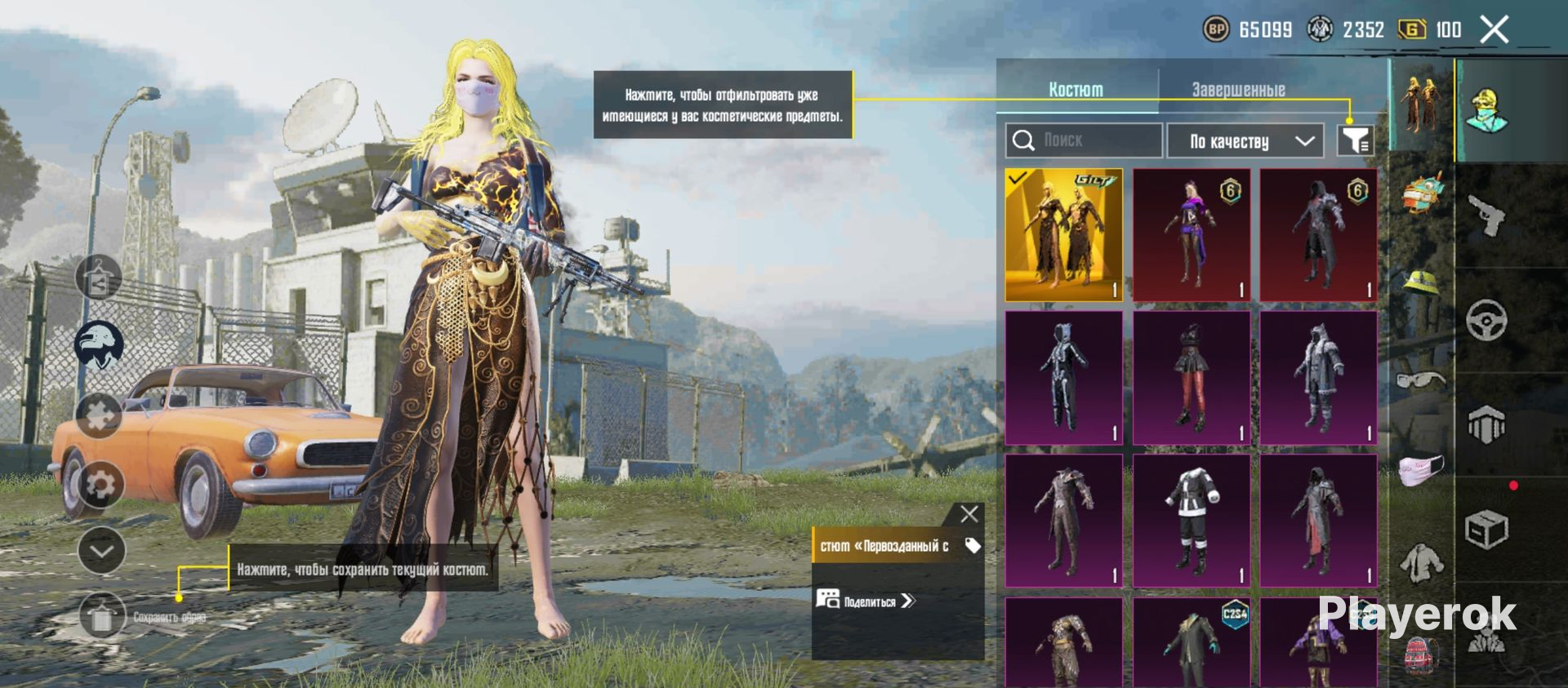Viewport: 1568px width, 688px height.
Task: Select the yellow hat headwear category
Action: tap(1422, 283)
